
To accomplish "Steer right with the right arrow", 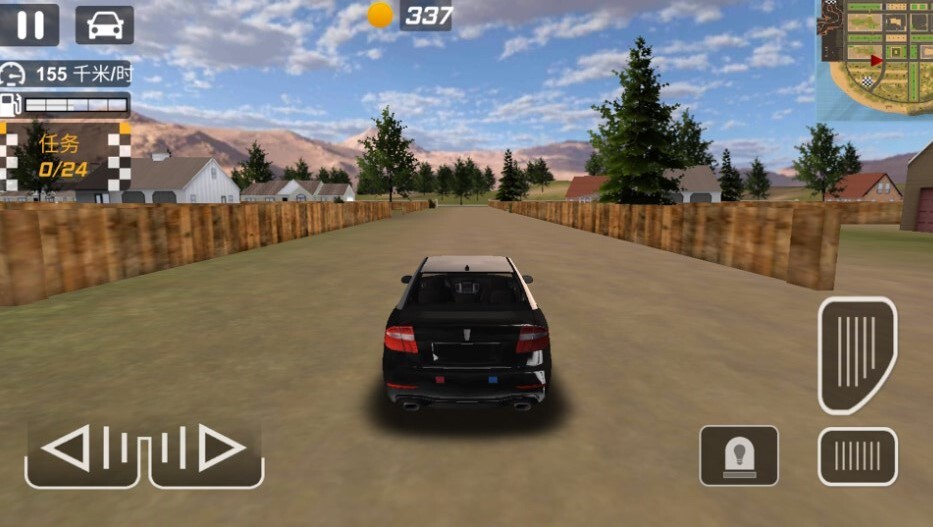I will (206, 449).
